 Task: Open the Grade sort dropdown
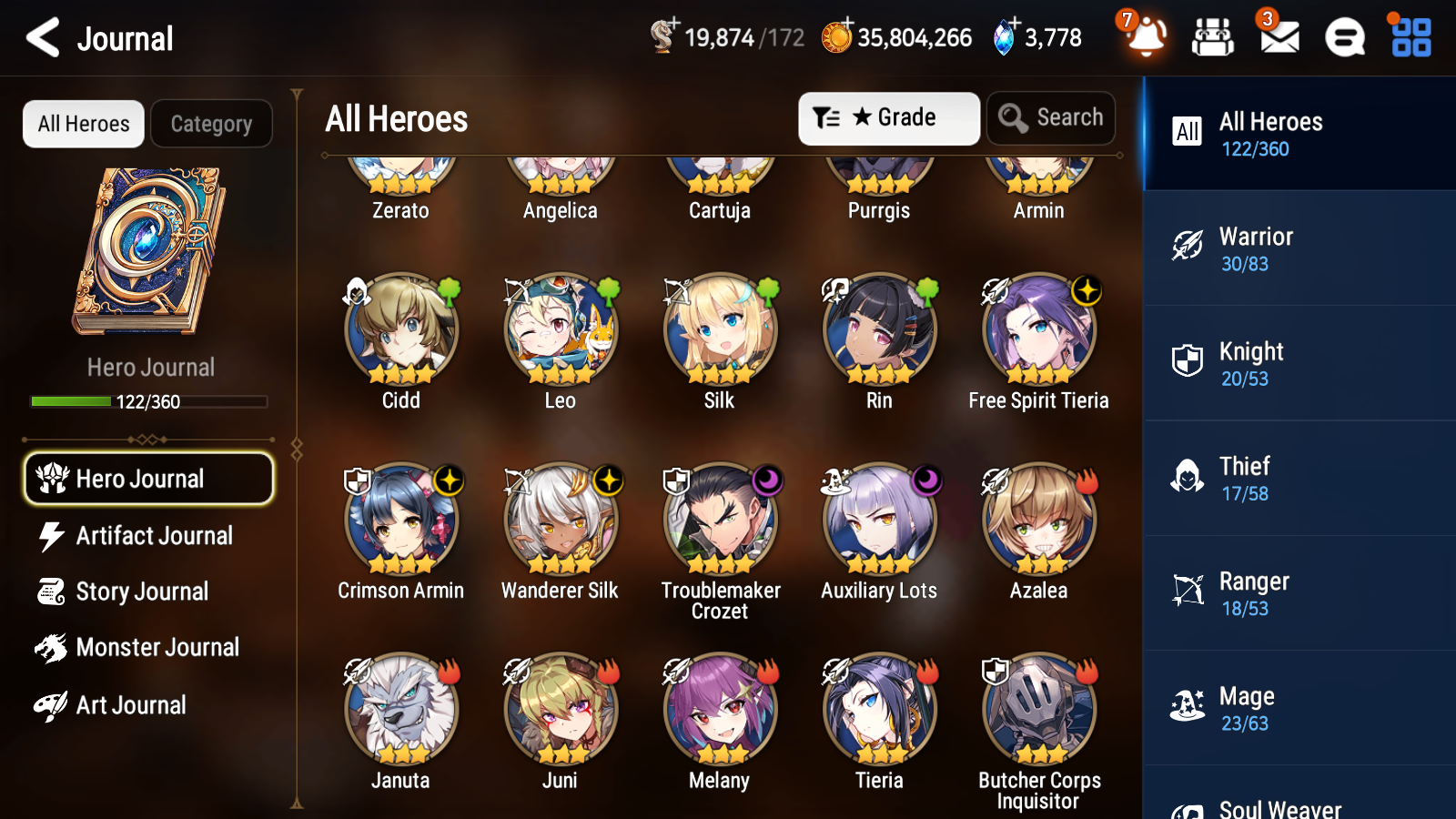point(888,117)
